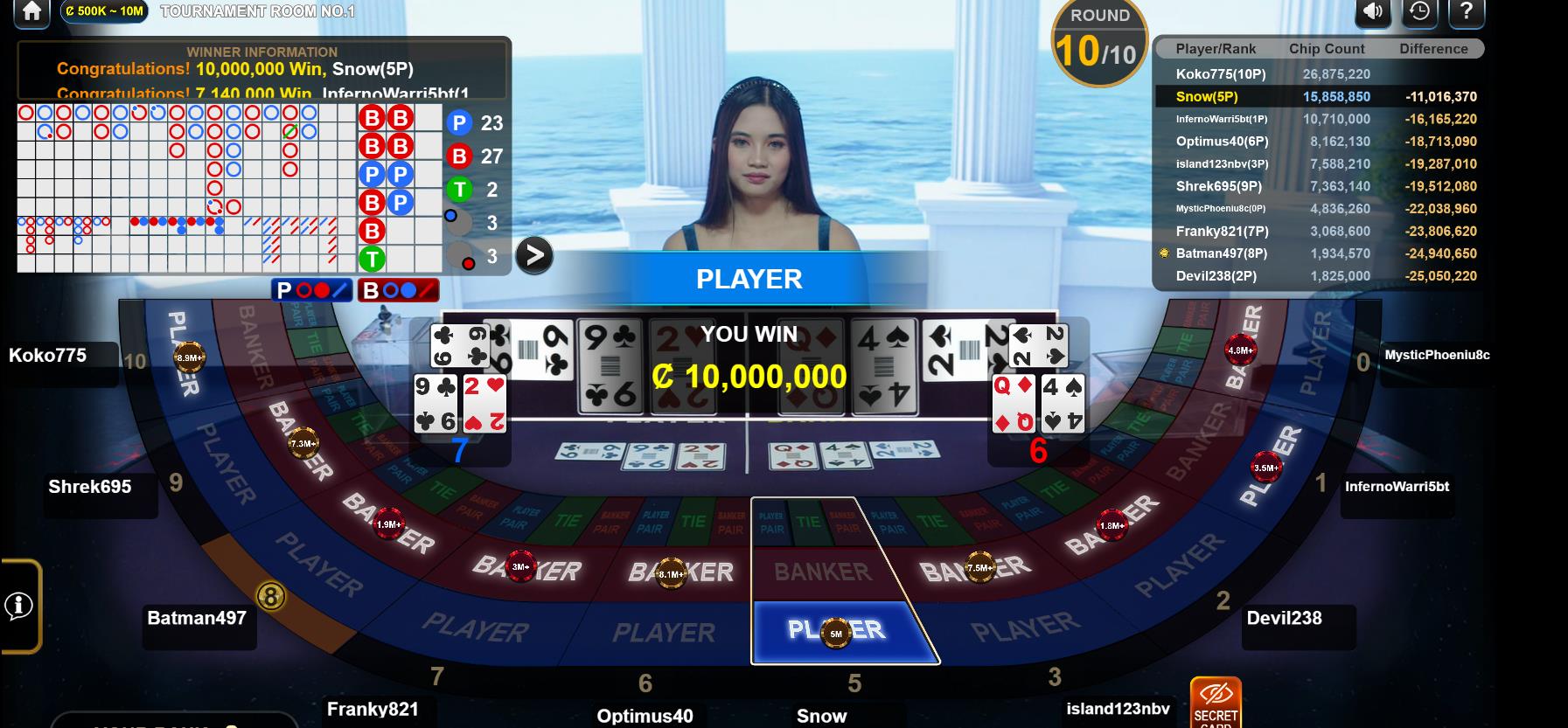Select Batman497's row in the ranking list

(x=1319, y=253)
